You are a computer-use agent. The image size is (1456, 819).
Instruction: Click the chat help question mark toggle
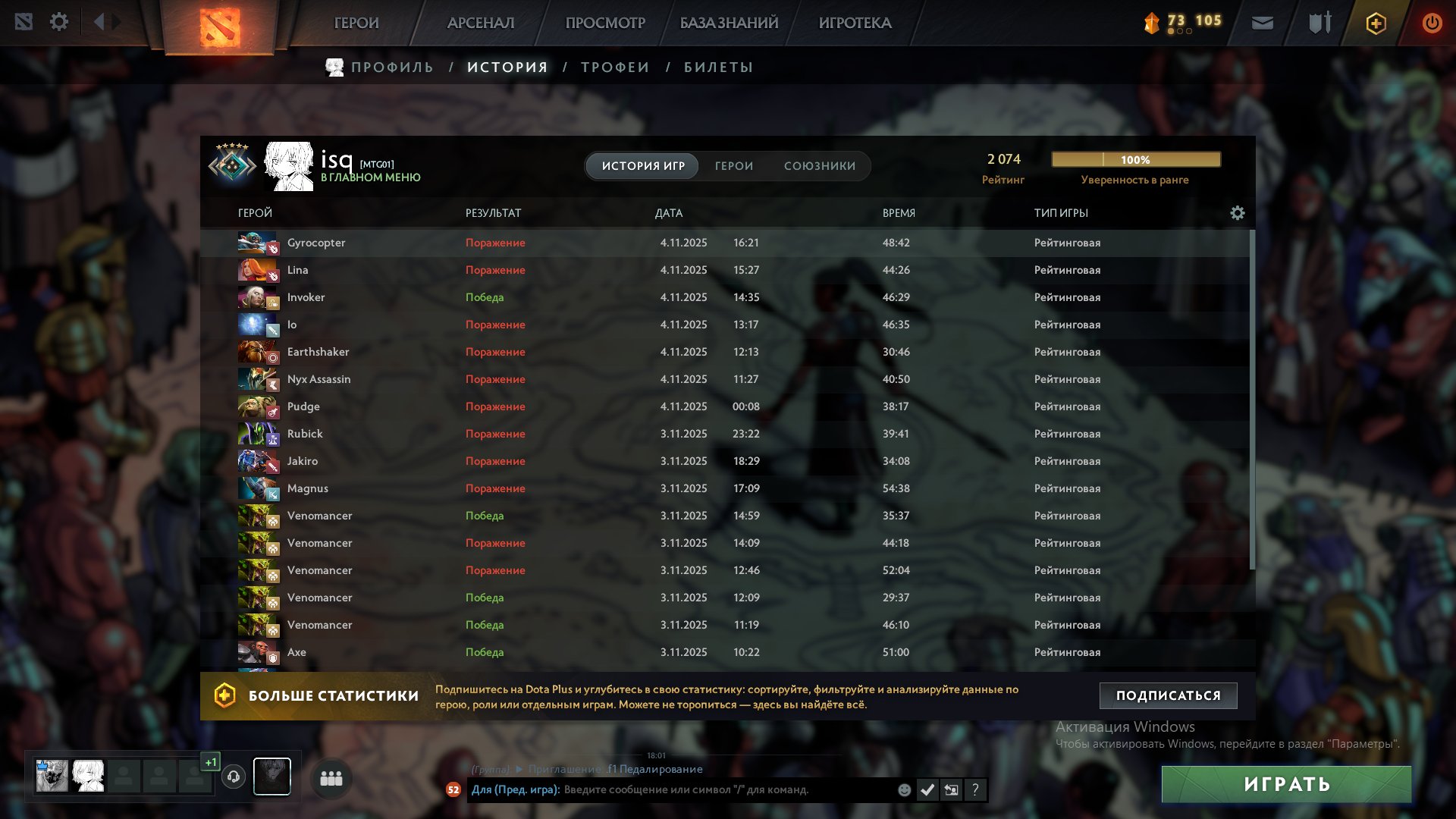coord(975,790)
